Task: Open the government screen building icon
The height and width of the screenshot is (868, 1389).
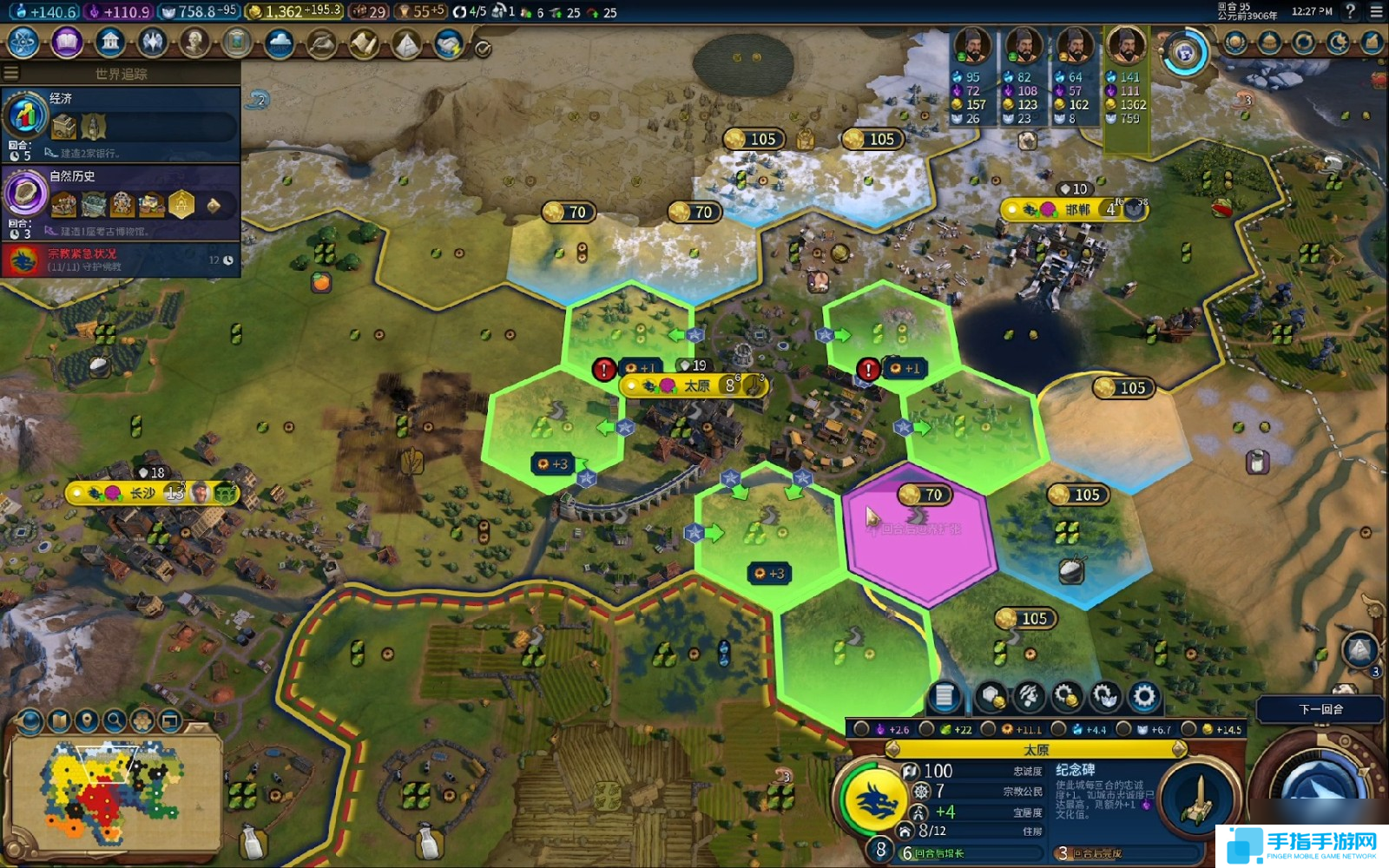Action: 109,42
